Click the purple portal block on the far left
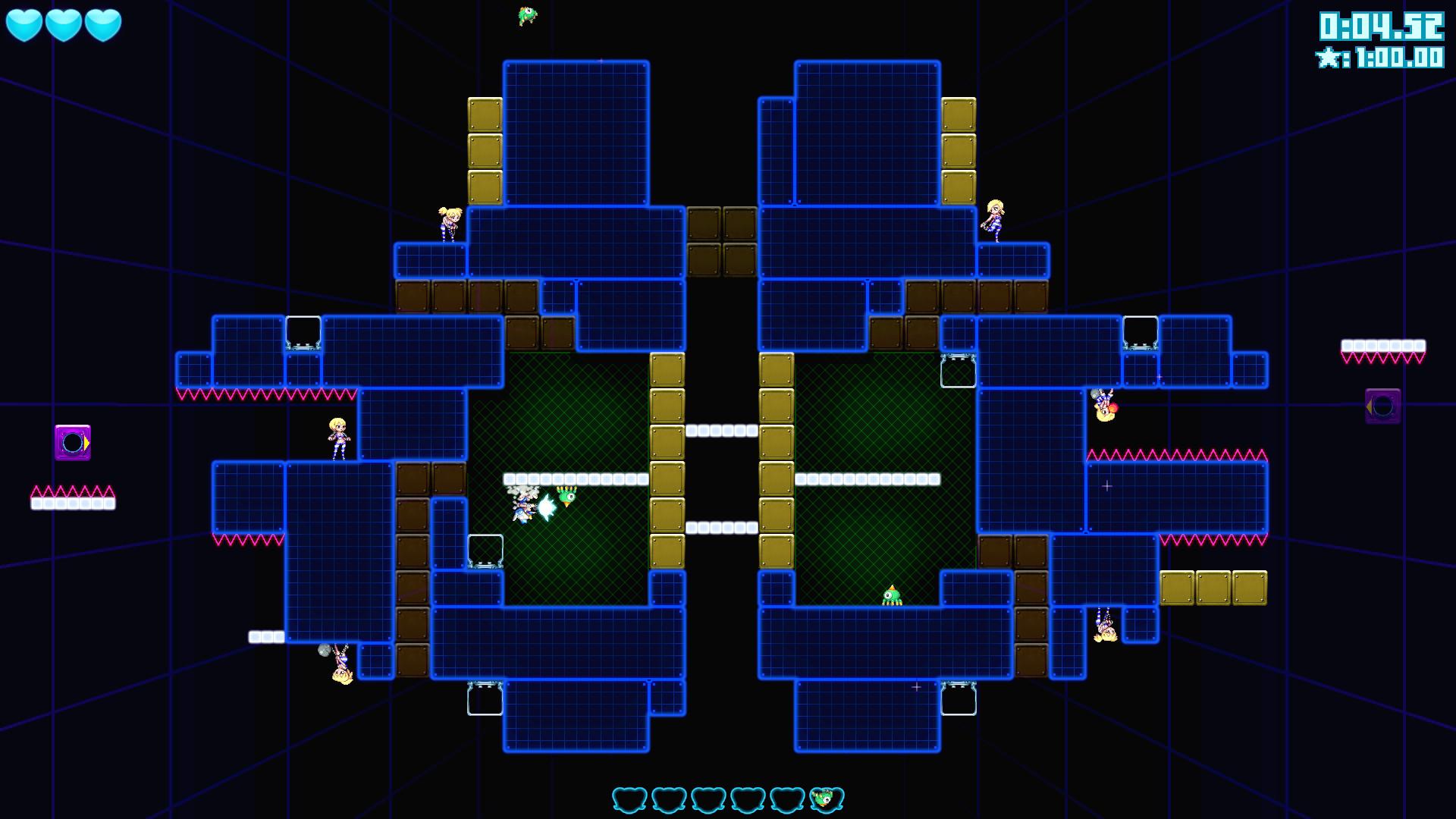The image size is (1456, 819). [72, 444]
